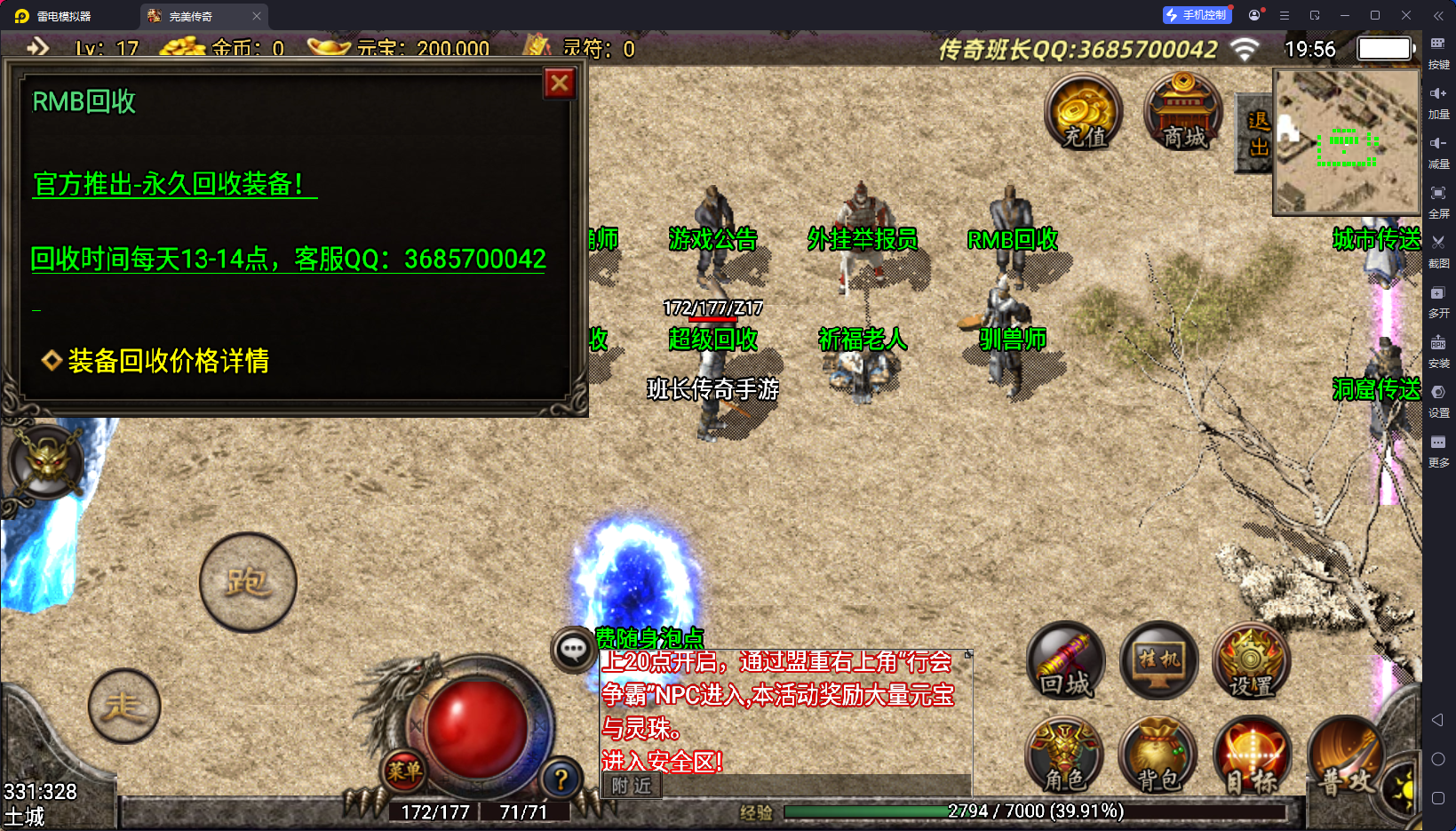The image size is (1456, 831).
Task: Open 装备回收价格详情 option
Action: click(x=167, y=361)
